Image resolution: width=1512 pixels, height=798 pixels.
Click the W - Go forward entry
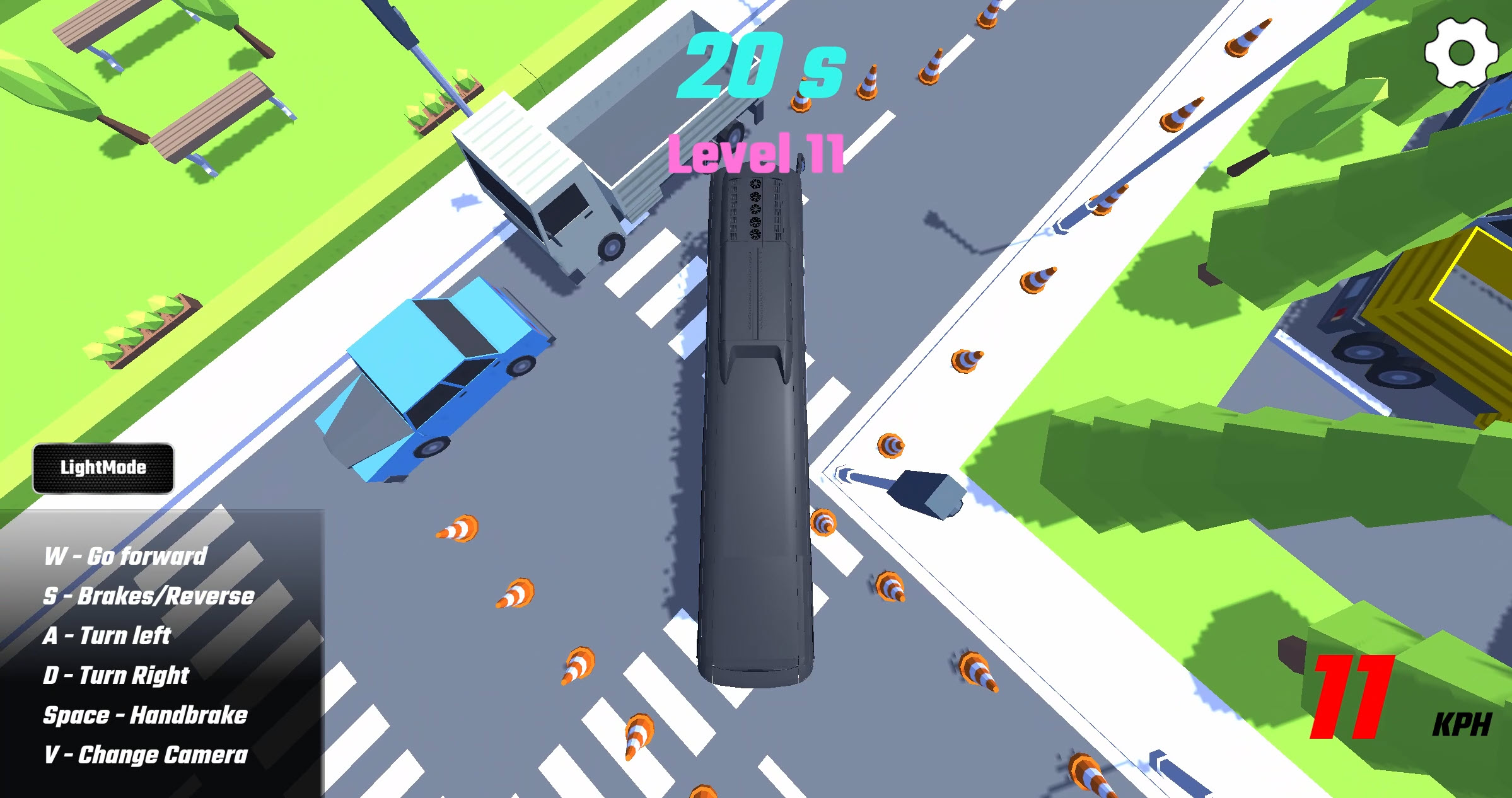click(x=126, y=555)
